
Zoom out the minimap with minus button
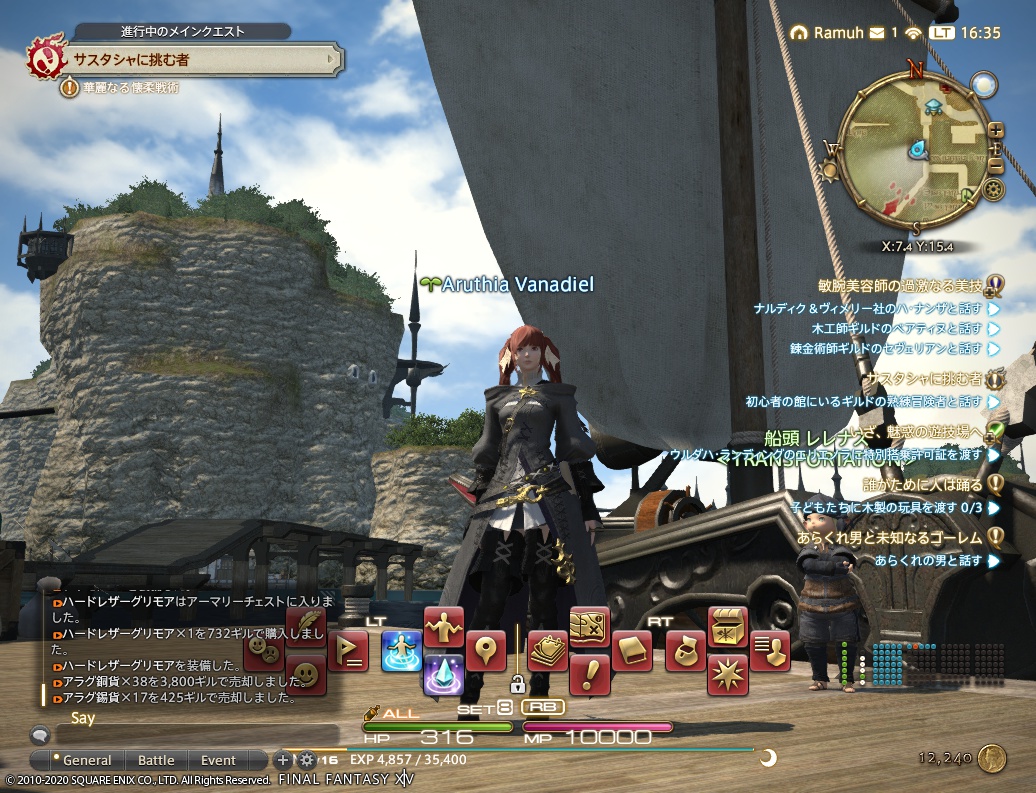(x=996, y=165)
